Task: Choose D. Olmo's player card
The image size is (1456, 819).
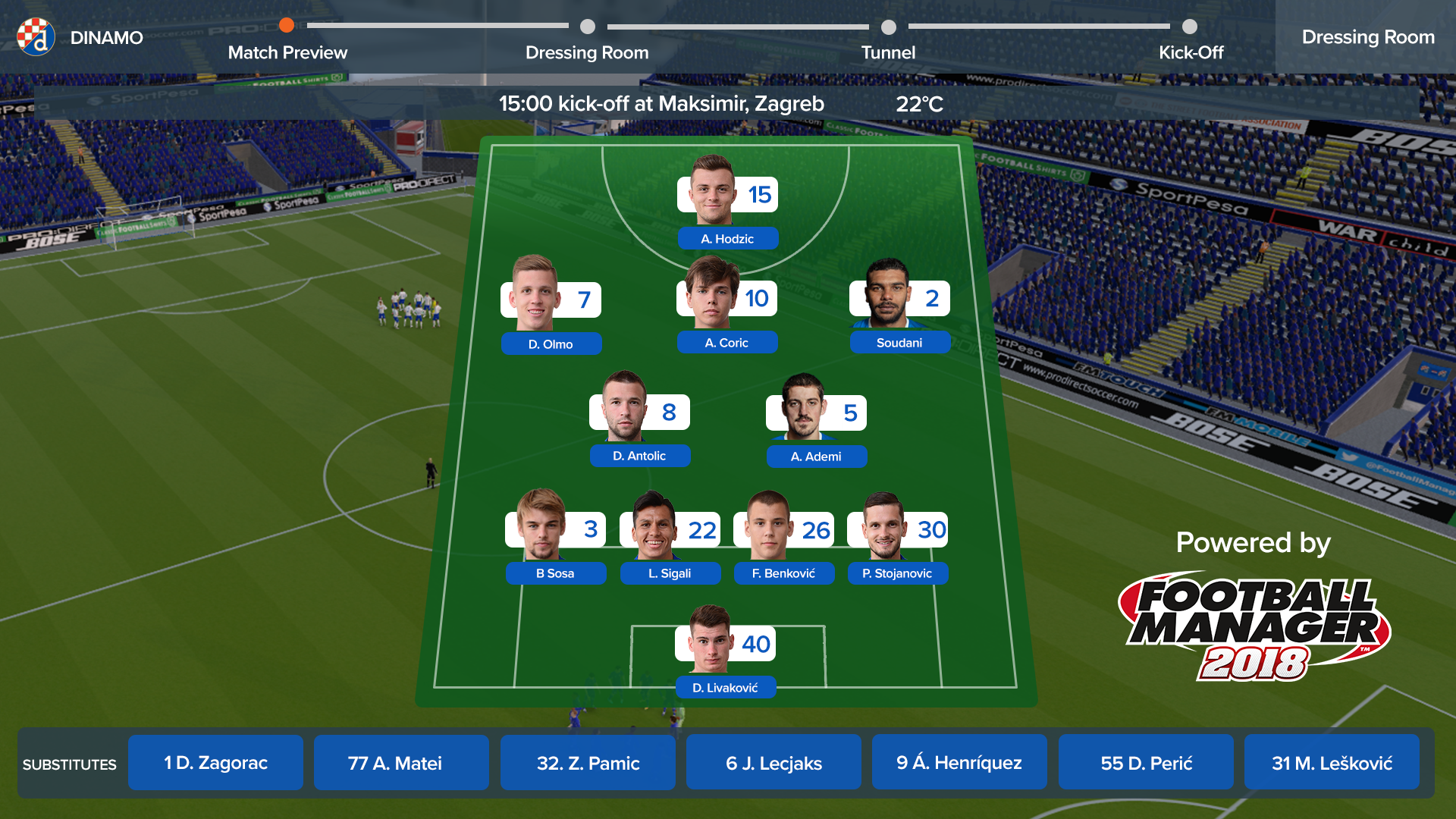Action: 551,307
